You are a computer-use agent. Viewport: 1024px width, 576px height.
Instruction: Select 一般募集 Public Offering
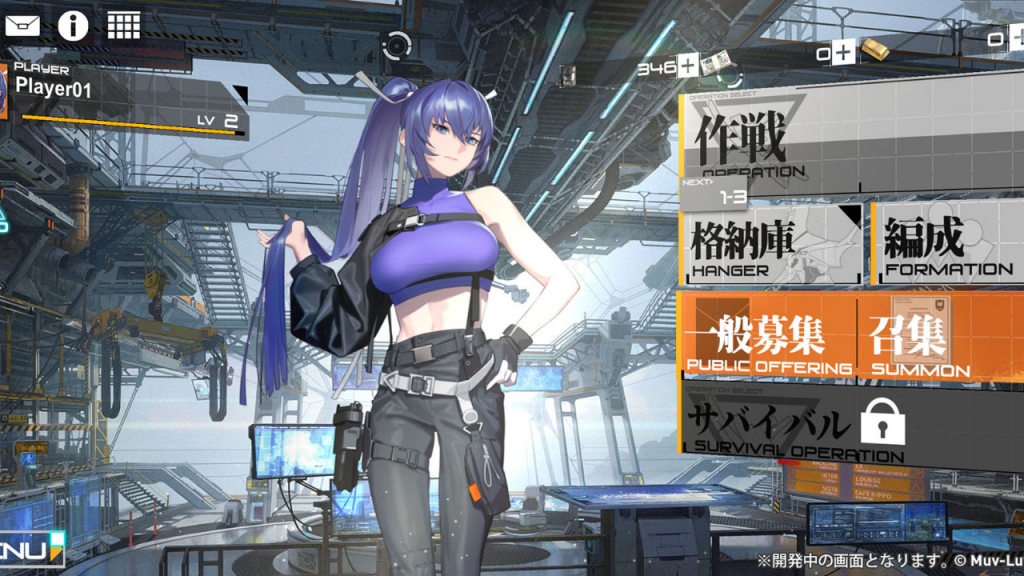(x=768, y=338)
